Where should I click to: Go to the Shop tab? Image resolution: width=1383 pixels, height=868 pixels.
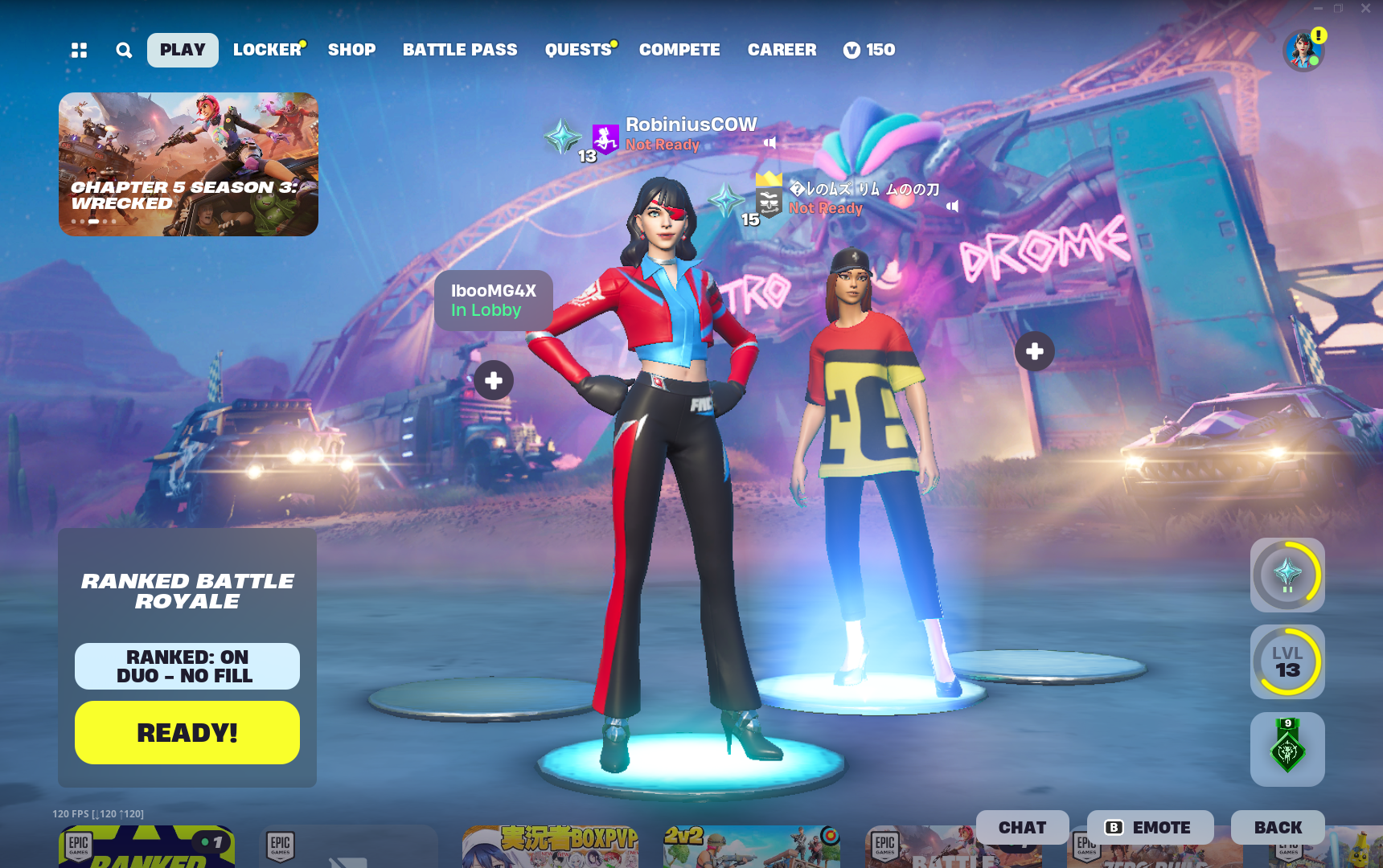tap(351, 50)
